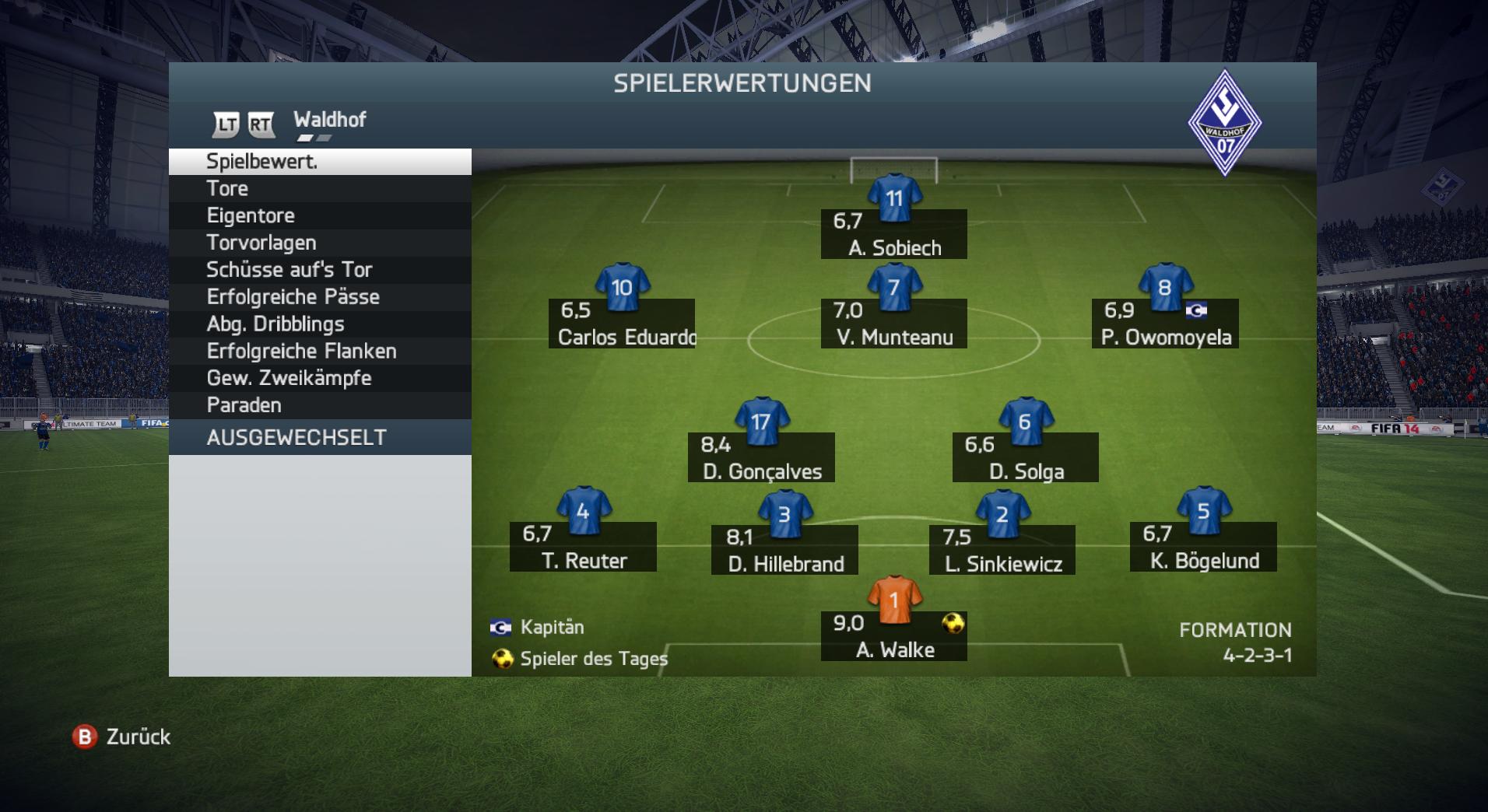Show Erfolgreiche Pässe stats

tap(319, 297)
